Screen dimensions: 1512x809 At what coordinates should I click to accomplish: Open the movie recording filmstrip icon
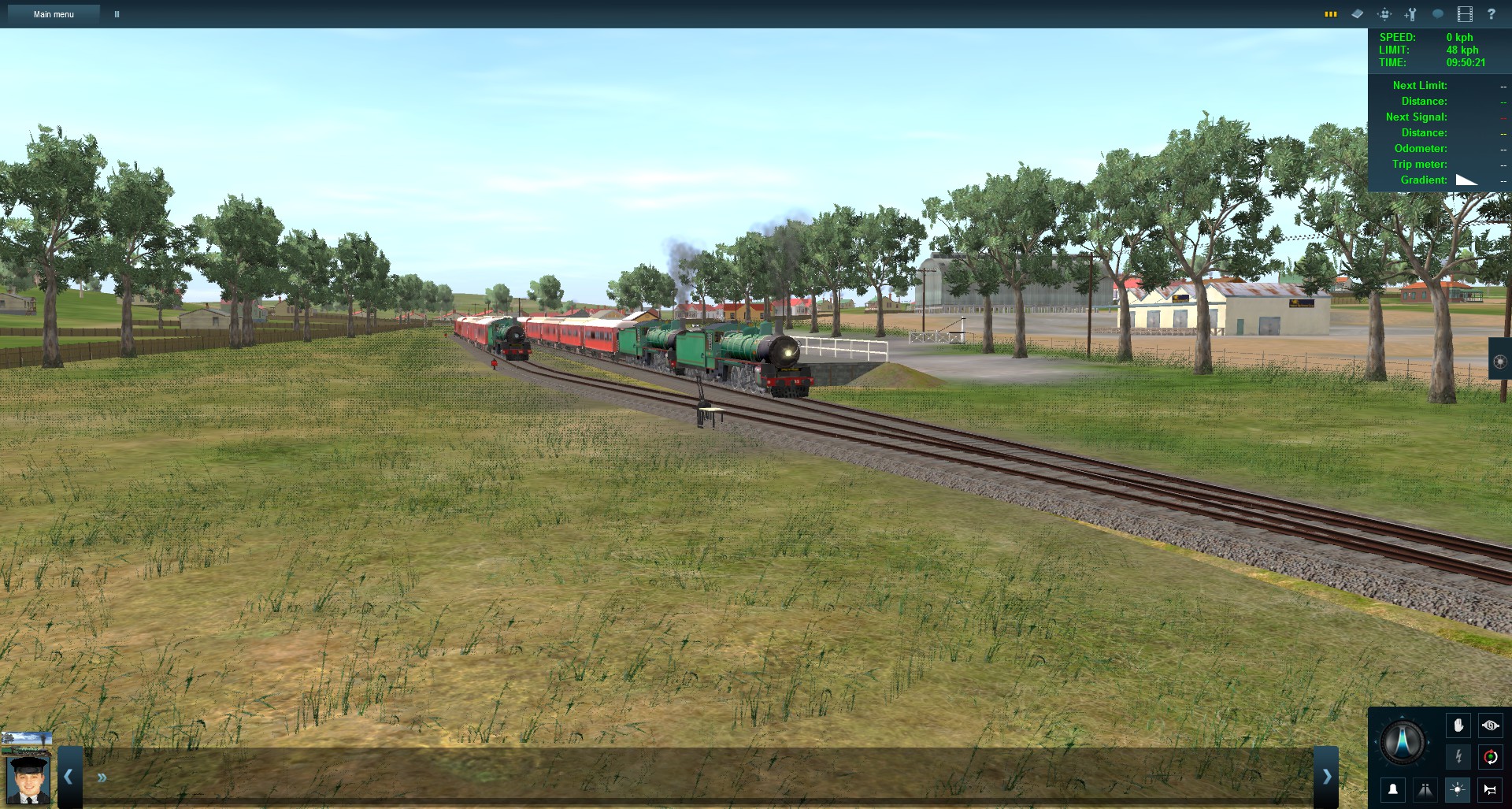click(1466, 14)
